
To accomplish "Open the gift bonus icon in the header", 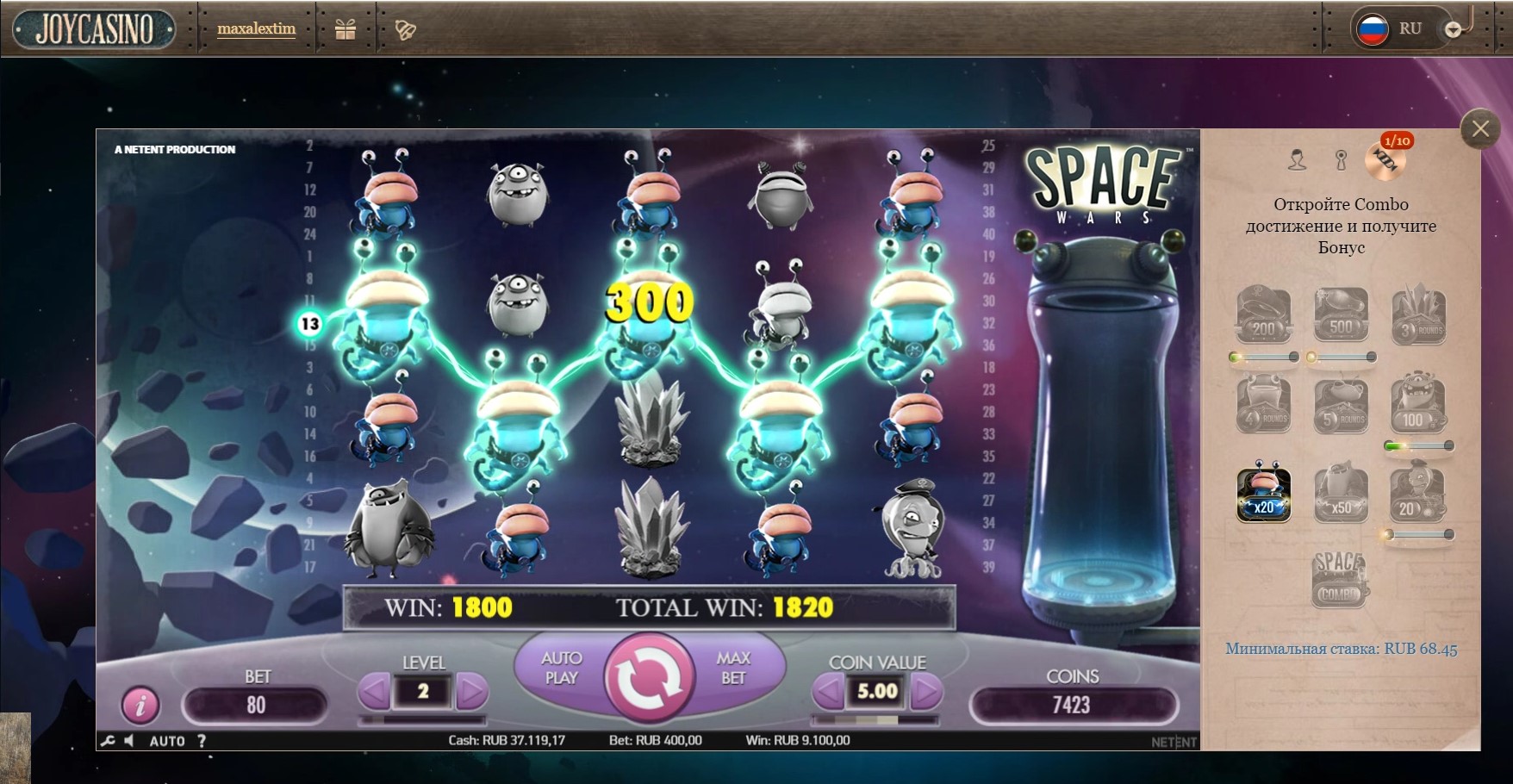I will coord(346,28).
